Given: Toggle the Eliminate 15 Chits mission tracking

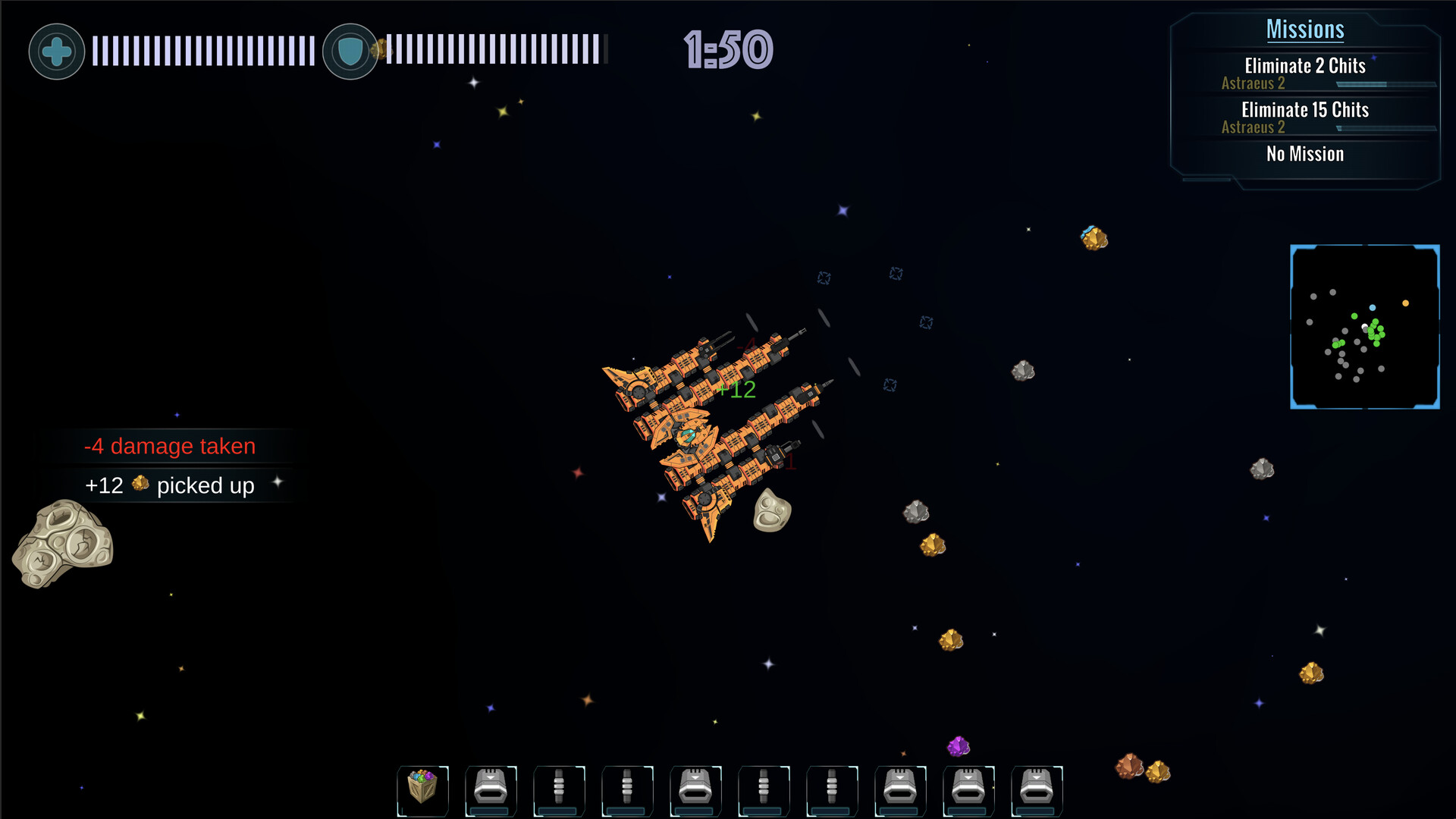Looking at the screenshot, I should click(1304, 110).
